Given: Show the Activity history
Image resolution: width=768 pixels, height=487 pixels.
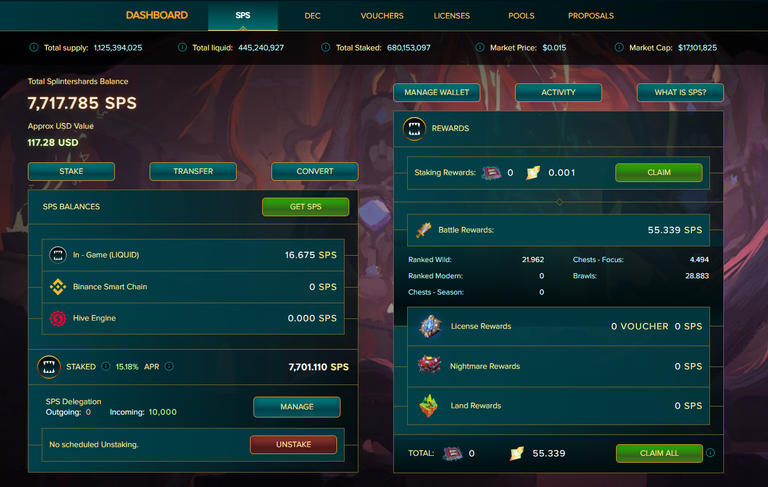Looking at the screenshot, I should click(558, 92).
